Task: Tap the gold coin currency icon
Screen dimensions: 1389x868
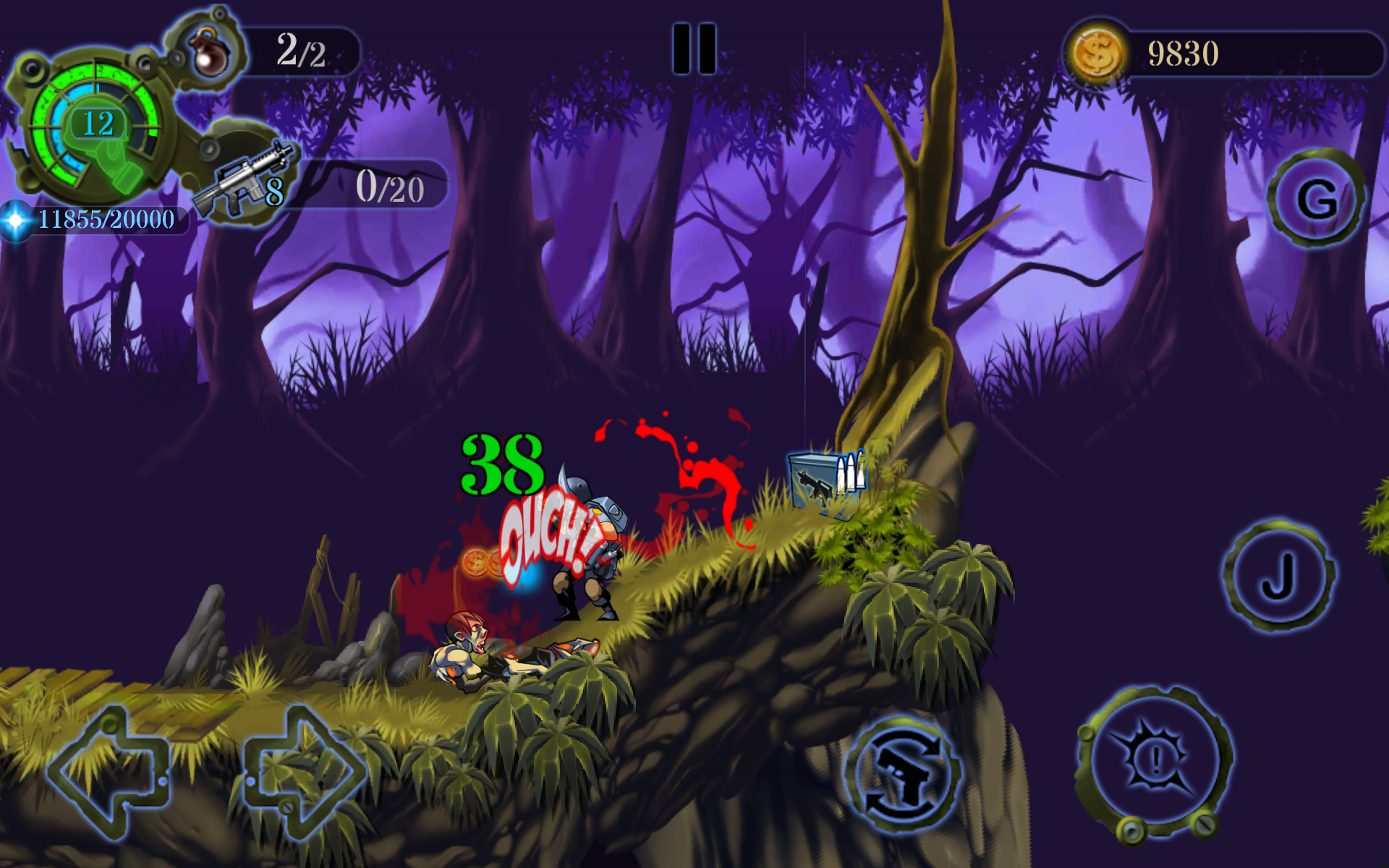Action: click(1096, 52)
